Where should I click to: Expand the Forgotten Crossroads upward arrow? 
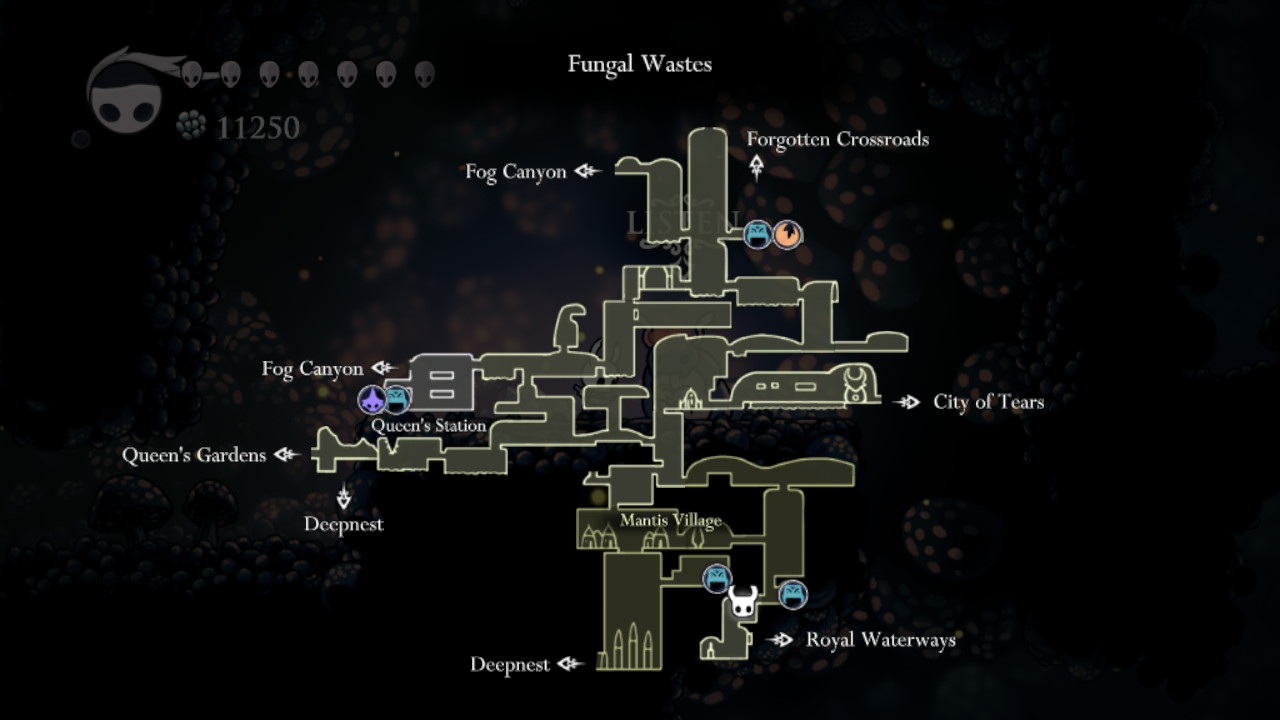755,163
